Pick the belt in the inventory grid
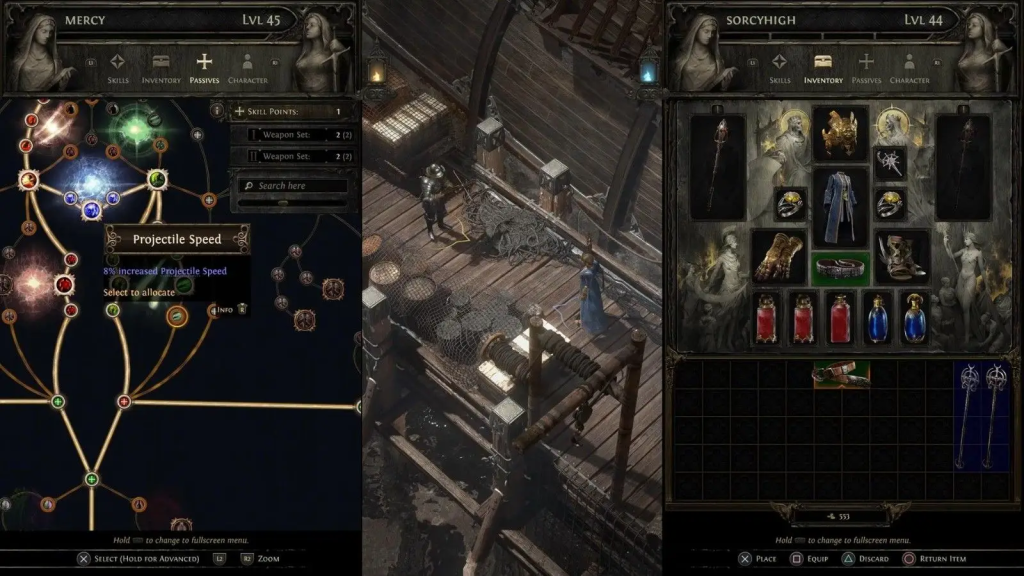The height and width of the screenshot is (576, 1024). (840, 375)
